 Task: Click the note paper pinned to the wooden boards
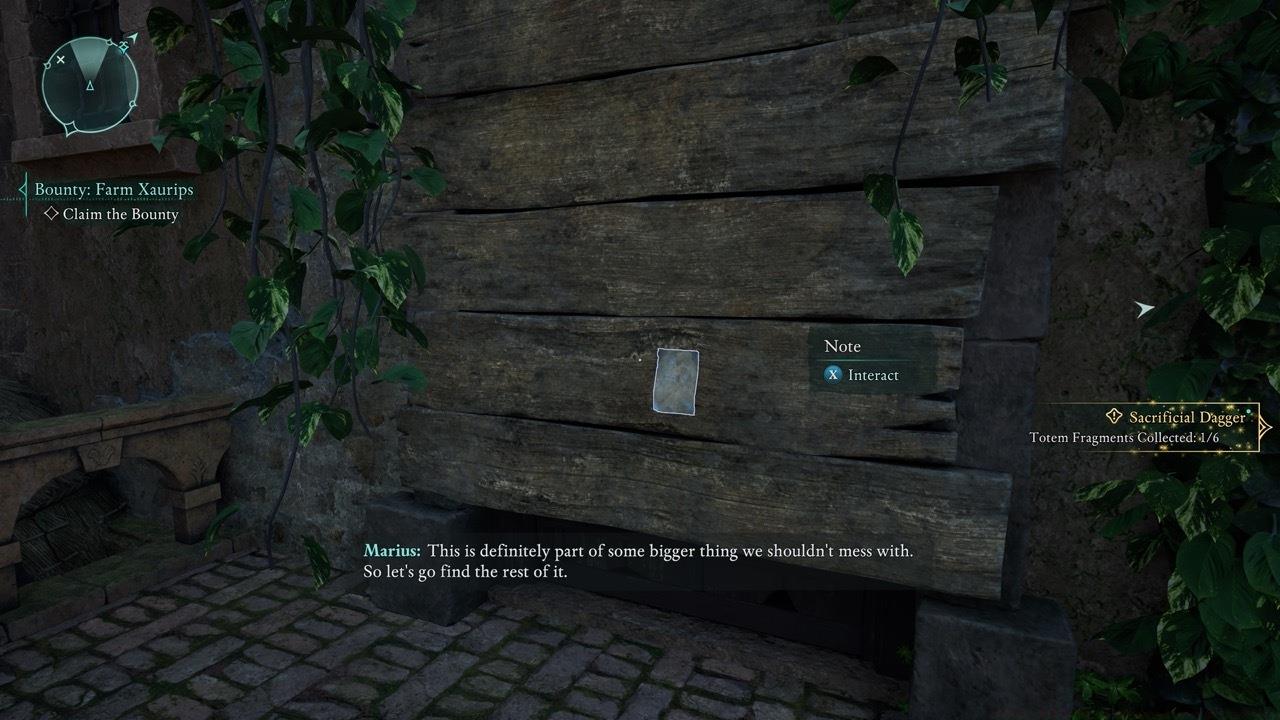tap(675, 382)
